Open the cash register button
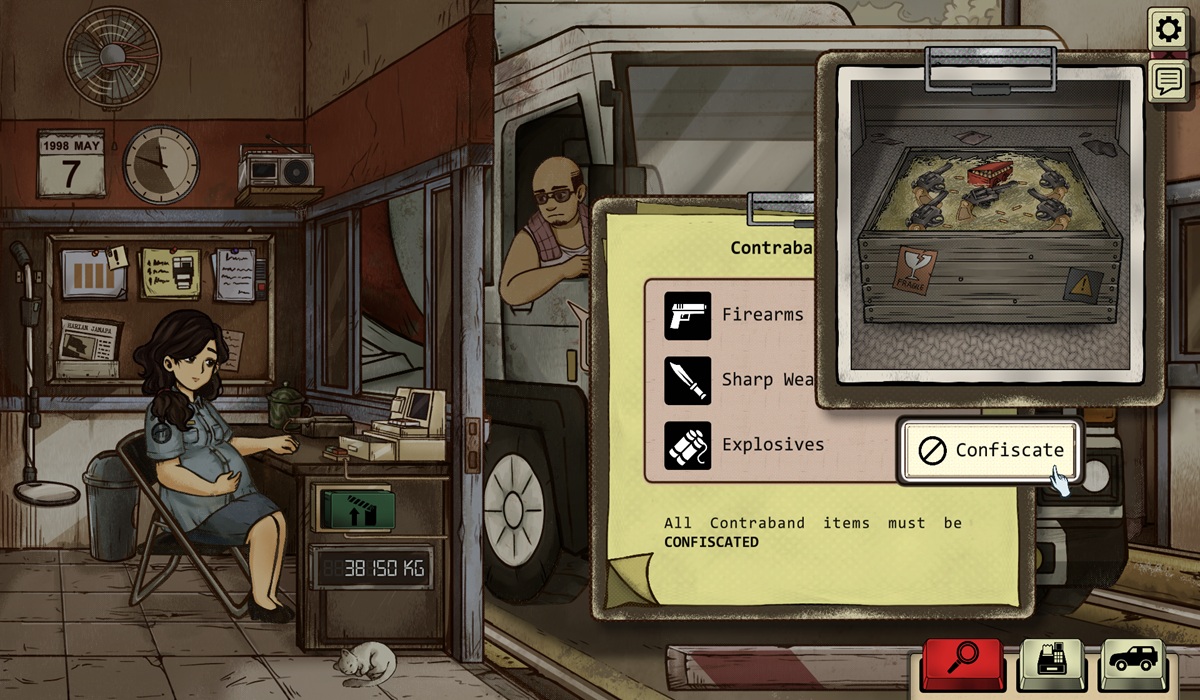The image size is (1200, 700). point(1050,662)
